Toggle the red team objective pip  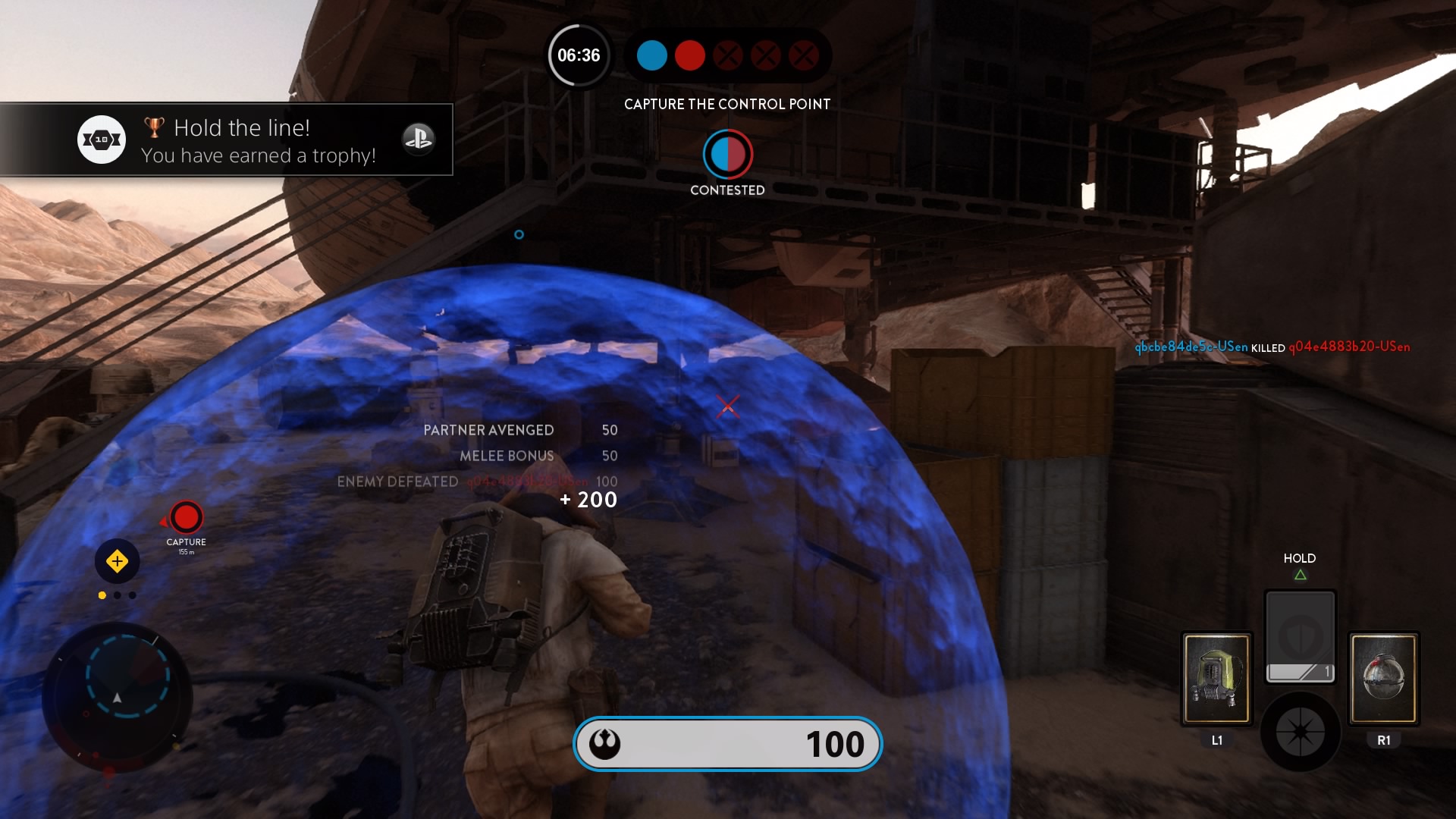[x=689, y=55]
